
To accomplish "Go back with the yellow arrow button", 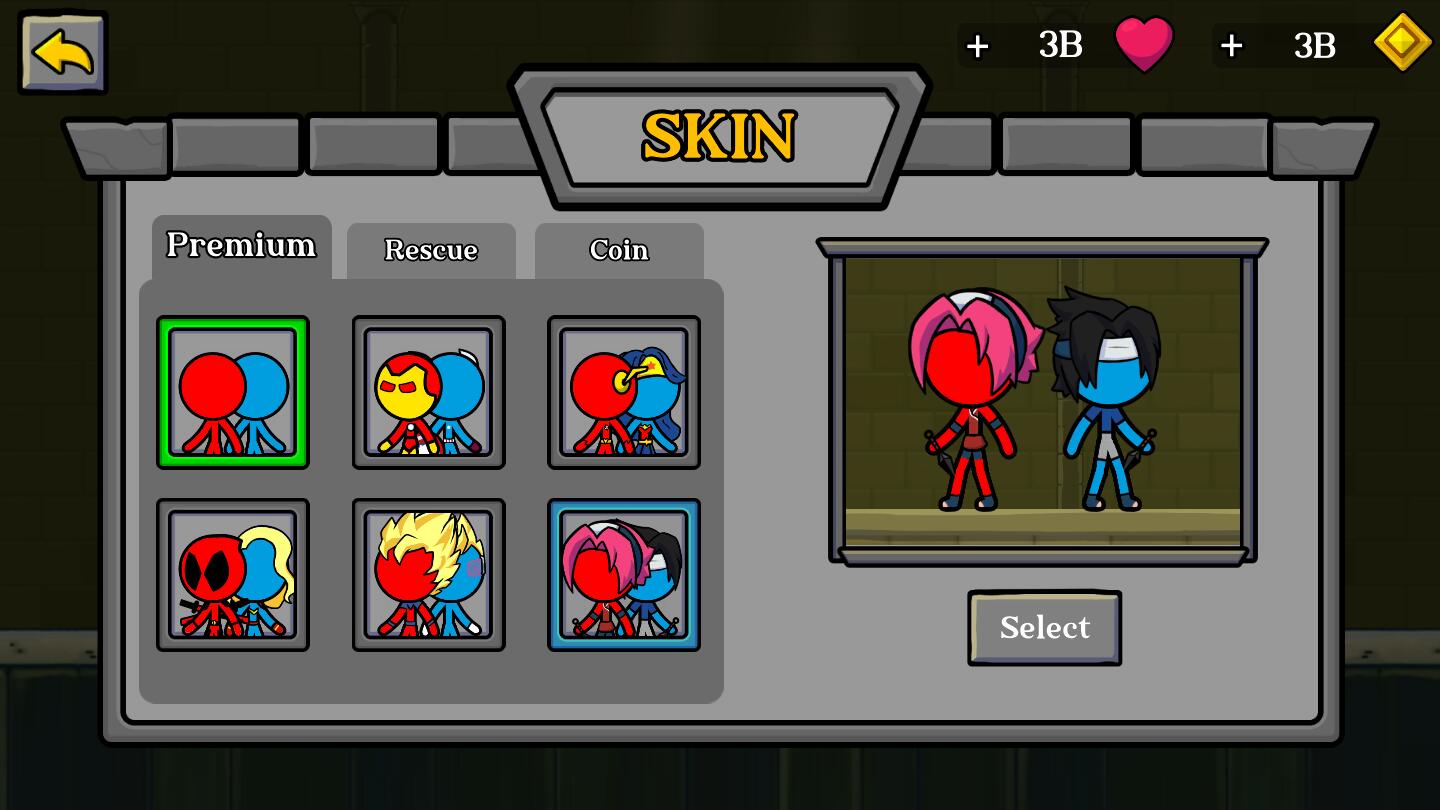I will 63,53.
